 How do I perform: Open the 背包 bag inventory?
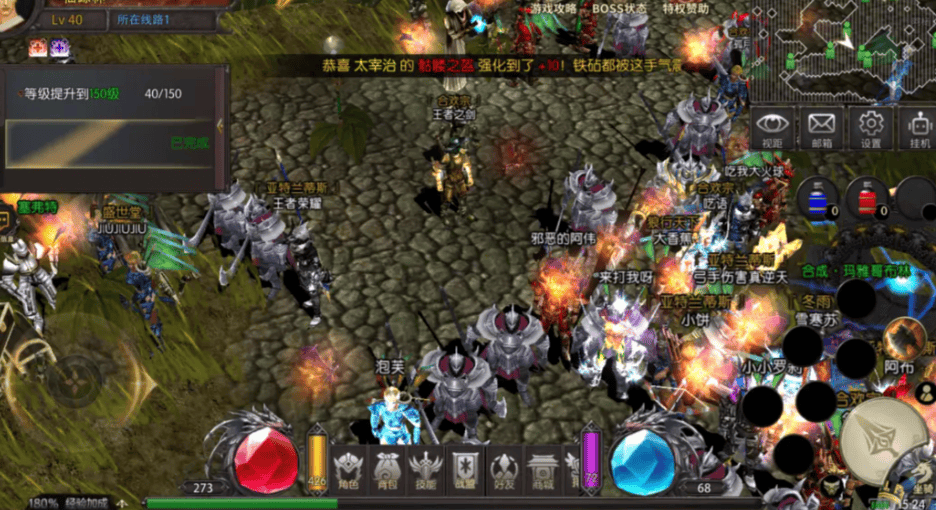pyautogui.click(x=387, y=469)
